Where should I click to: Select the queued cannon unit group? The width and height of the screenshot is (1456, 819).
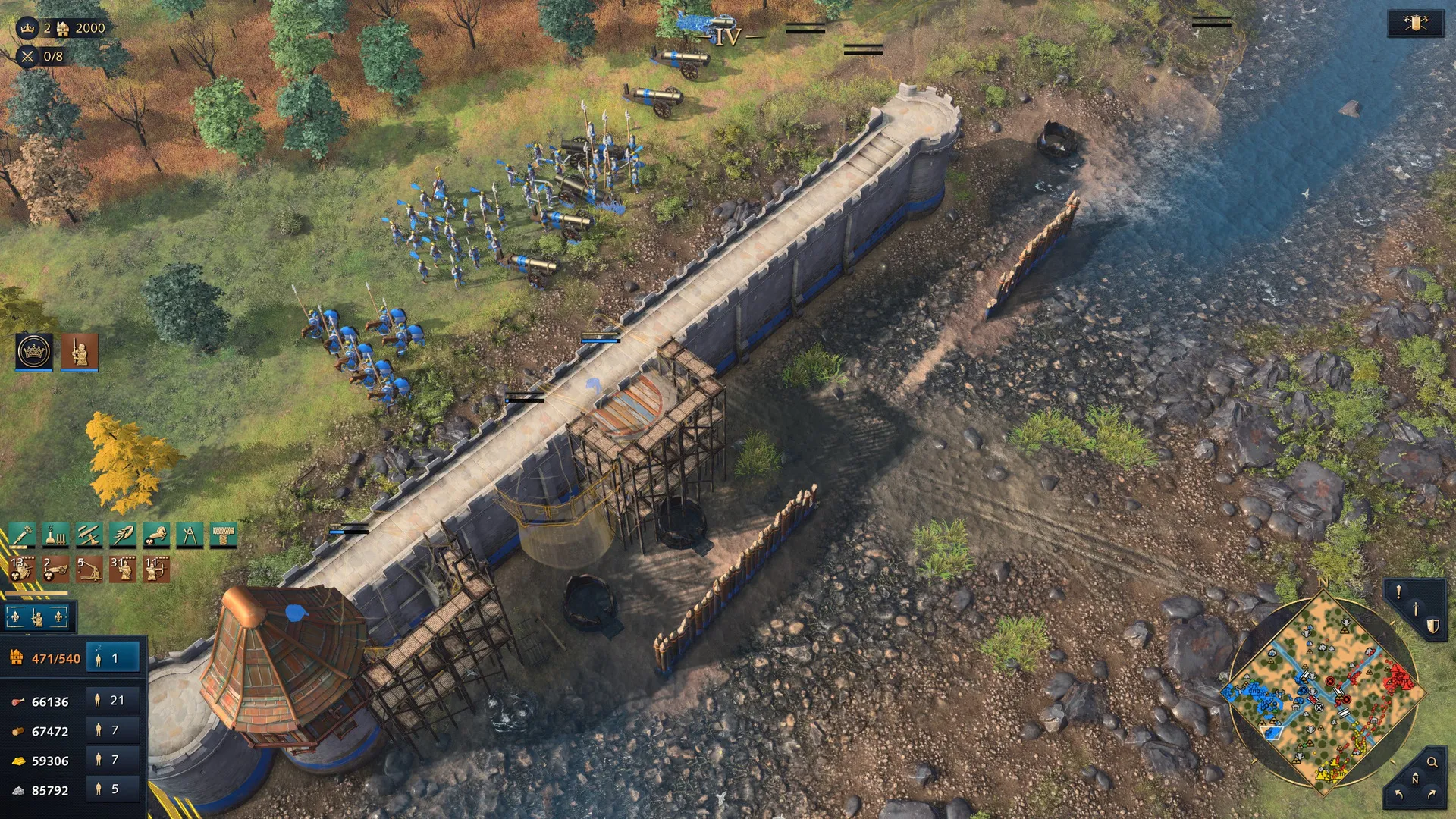coord(55,570)
